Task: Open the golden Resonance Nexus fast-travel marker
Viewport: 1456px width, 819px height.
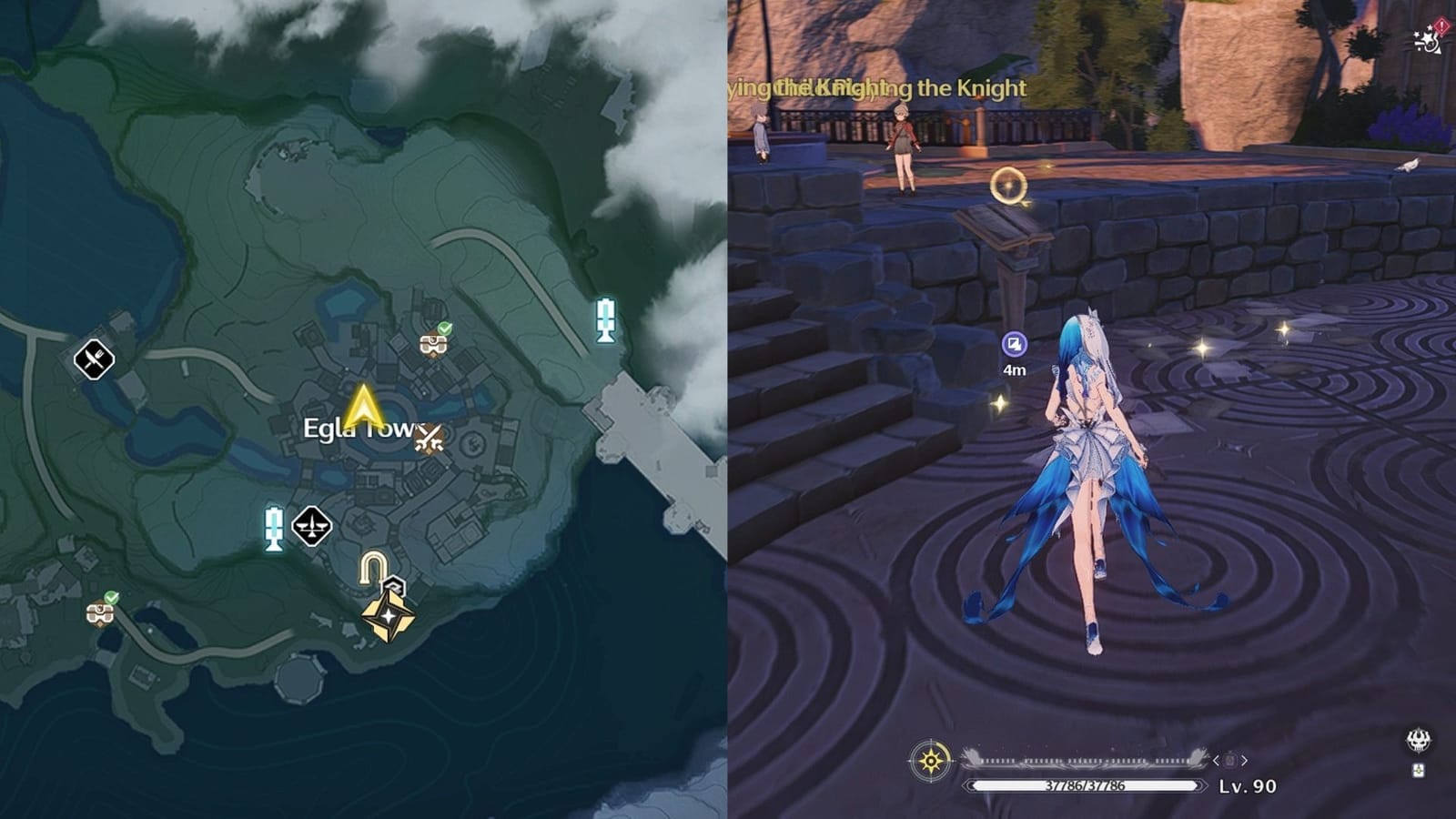Action: [389, 615]
